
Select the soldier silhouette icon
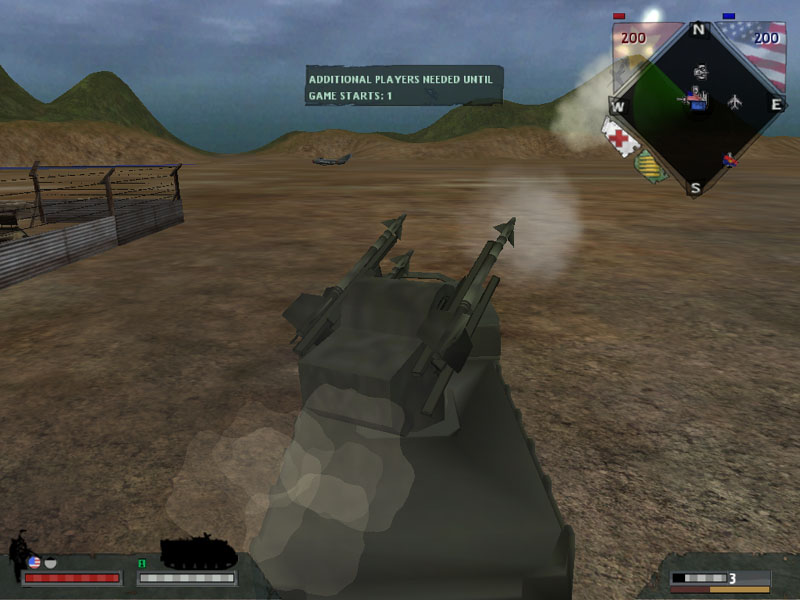(18, 555)
